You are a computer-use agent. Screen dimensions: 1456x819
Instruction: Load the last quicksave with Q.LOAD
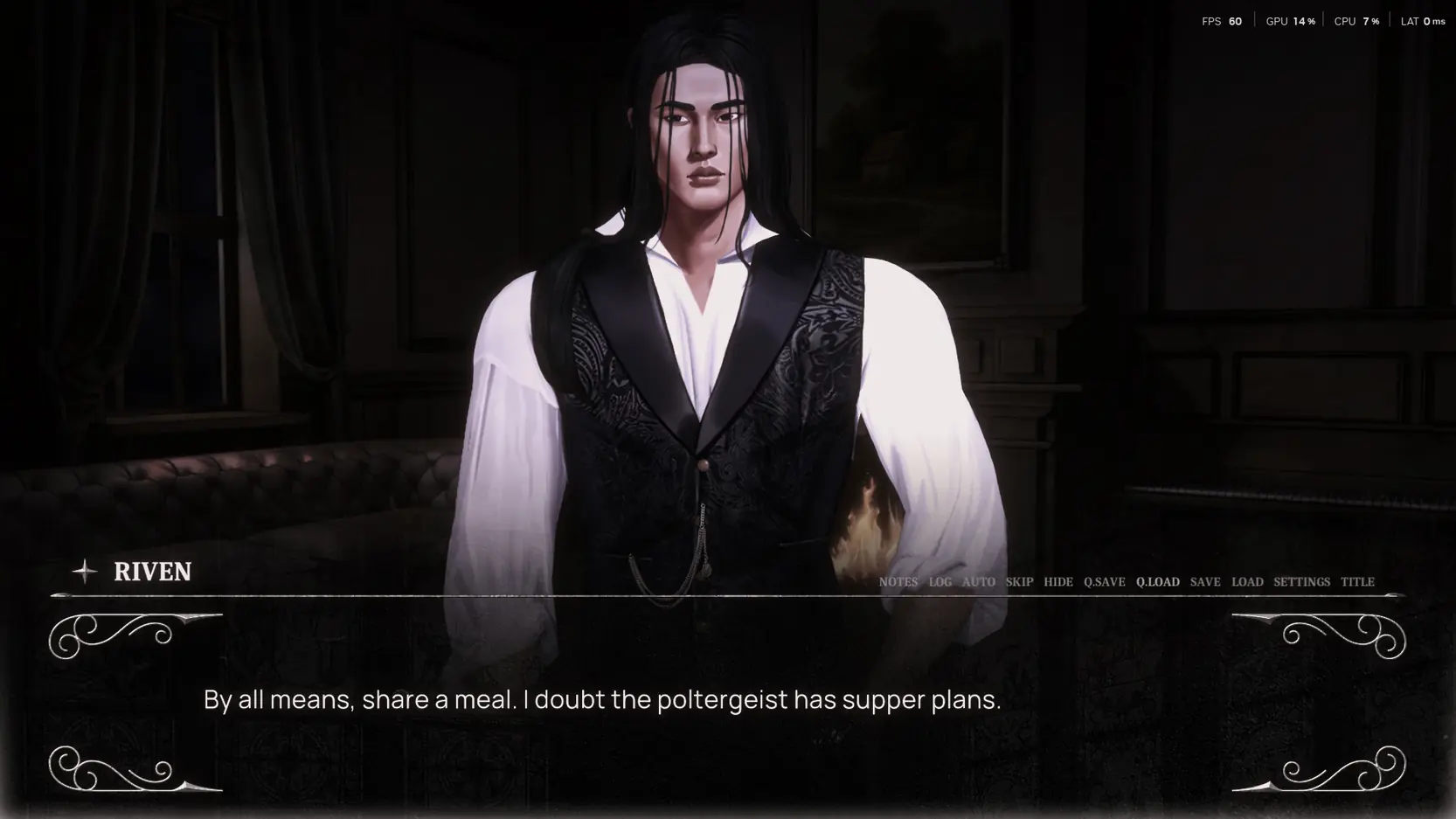(1157, 581)
